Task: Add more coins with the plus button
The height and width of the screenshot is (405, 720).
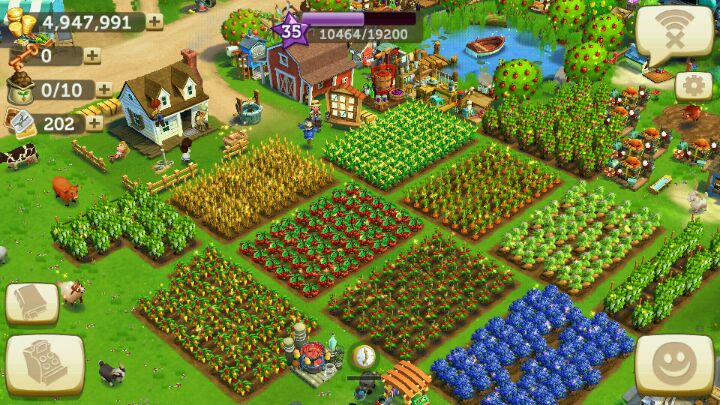Action: (155, 22)
